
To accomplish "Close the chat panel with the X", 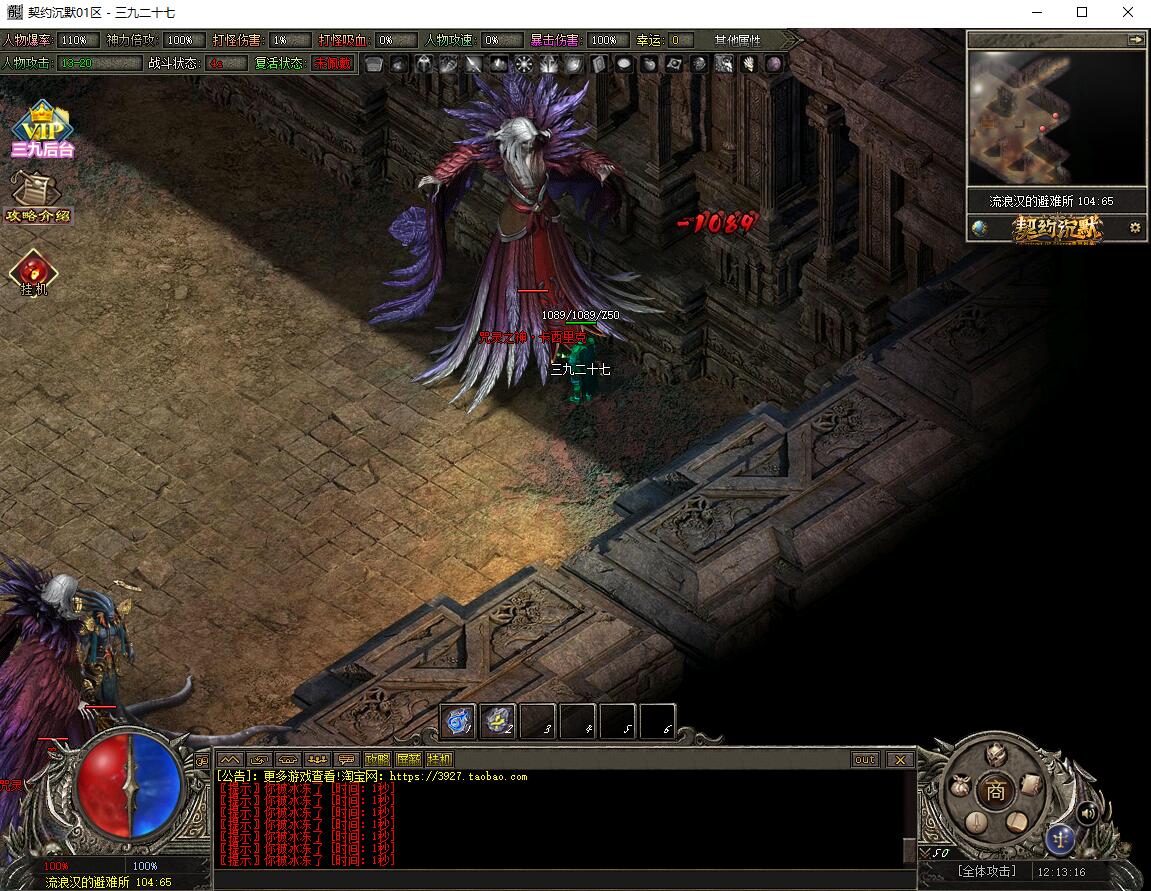I will coord(900,759).
